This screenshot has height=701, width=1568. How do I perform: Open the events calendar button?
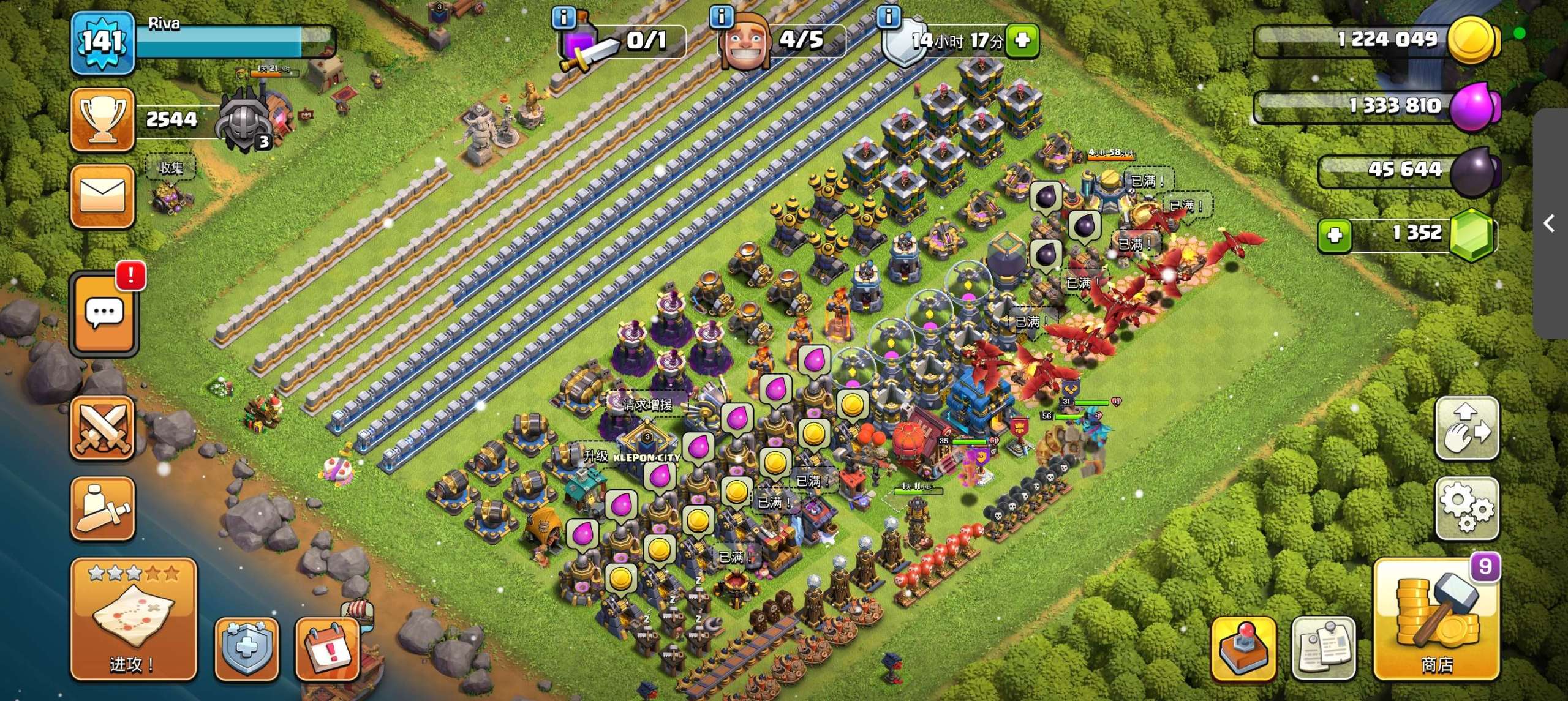click(328, 649)
